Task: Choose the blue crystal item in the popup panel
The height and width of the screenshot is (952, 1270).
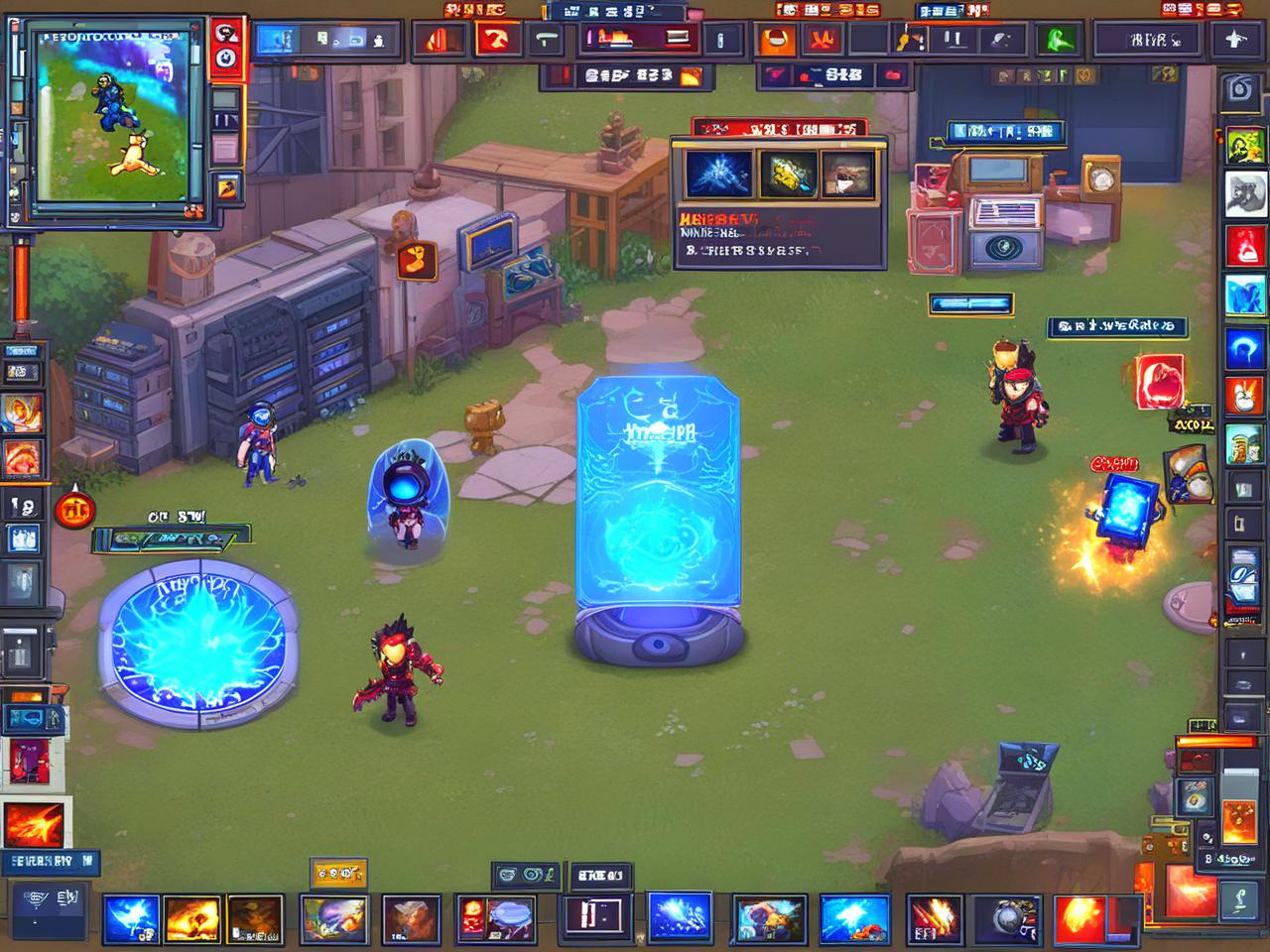Action: 716,174
